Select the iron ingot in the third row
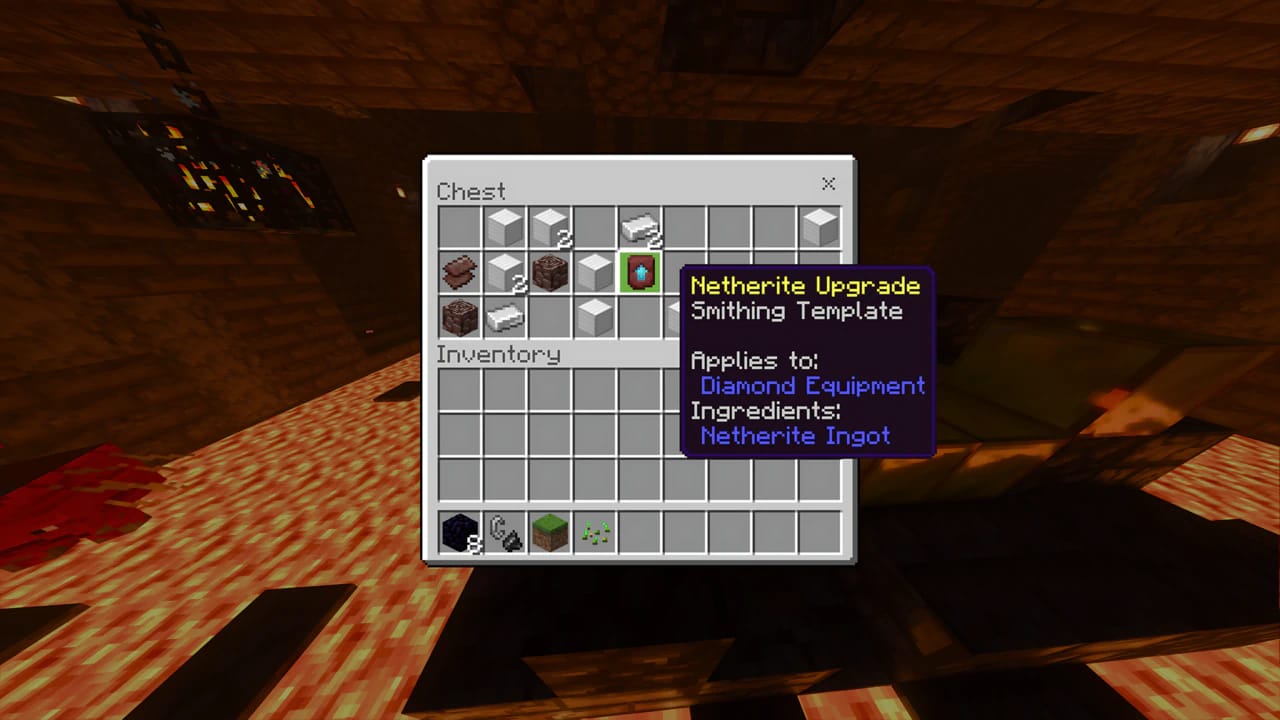 (x=504, y=317)
